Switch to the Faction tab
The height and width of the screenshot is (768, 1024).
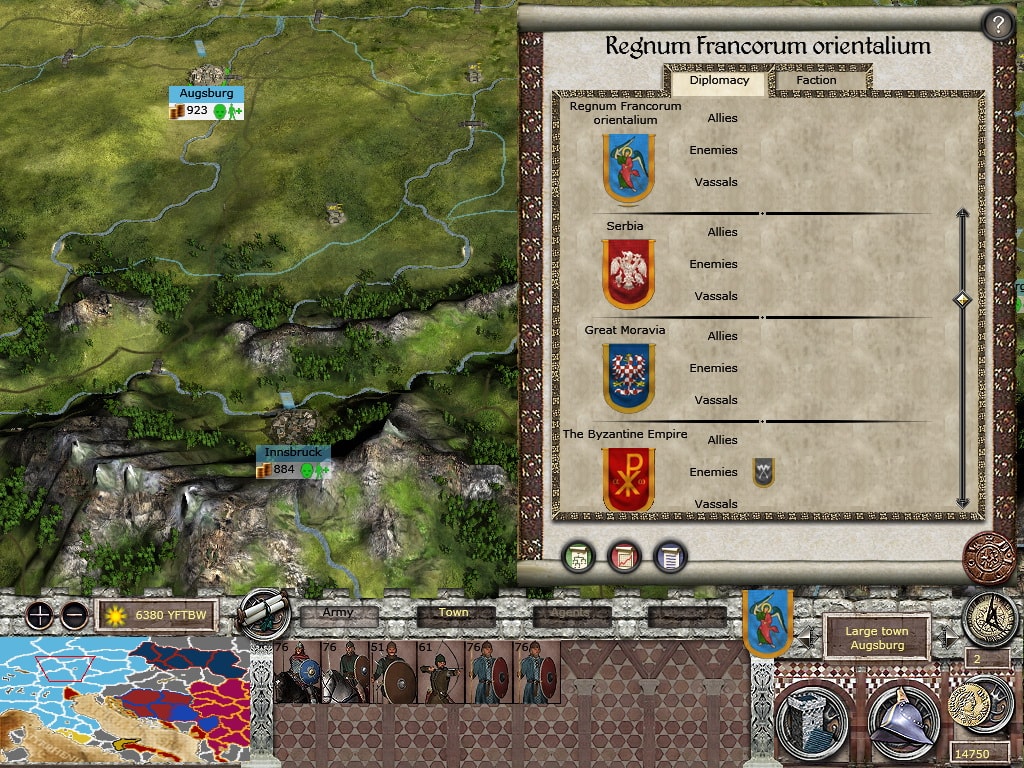pos(816,80)
